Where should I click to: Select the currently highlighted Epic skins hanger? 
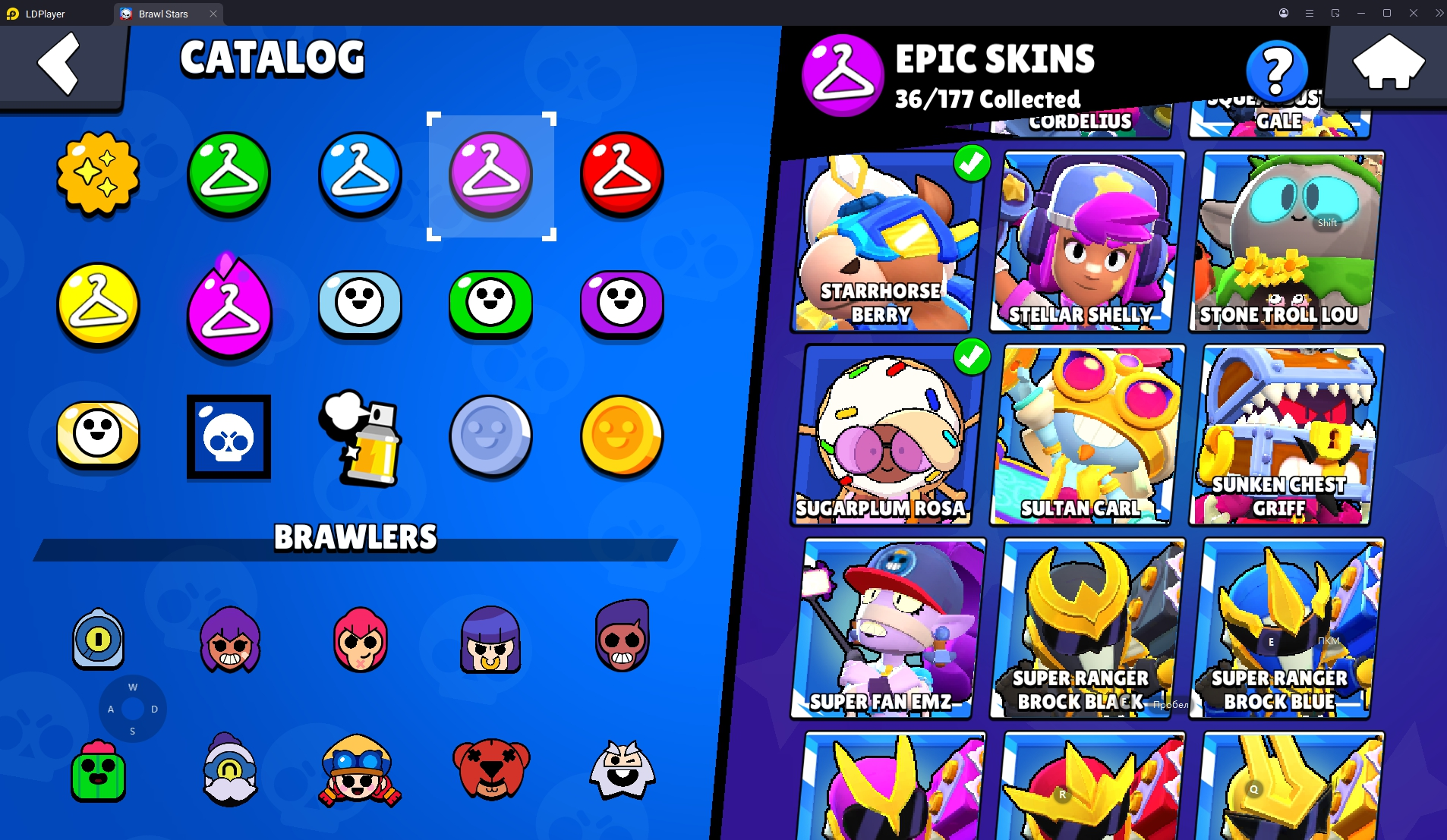491,175
